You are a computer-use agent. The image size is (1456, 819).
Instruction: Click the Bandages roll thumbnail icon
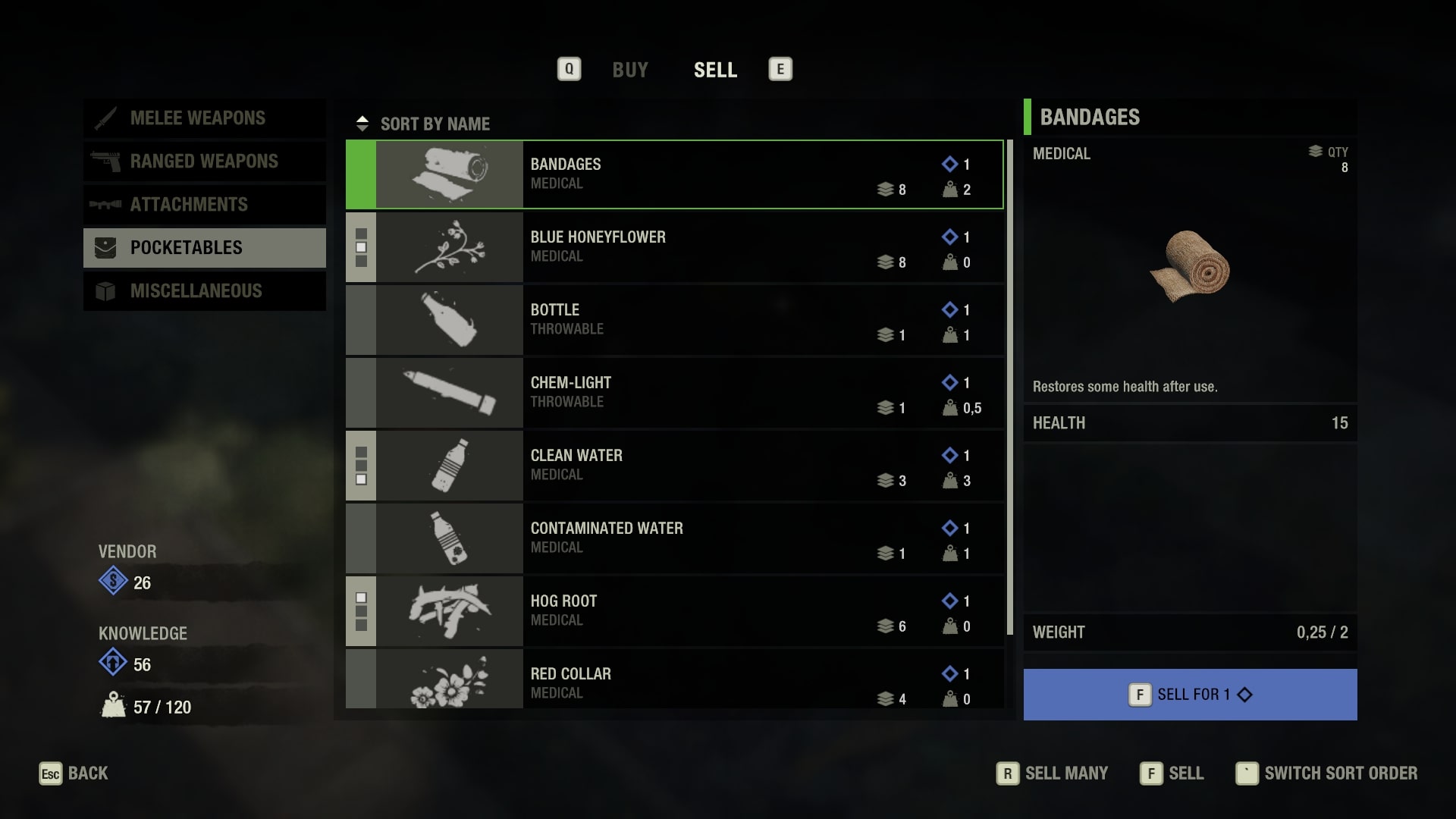(449, 174)
